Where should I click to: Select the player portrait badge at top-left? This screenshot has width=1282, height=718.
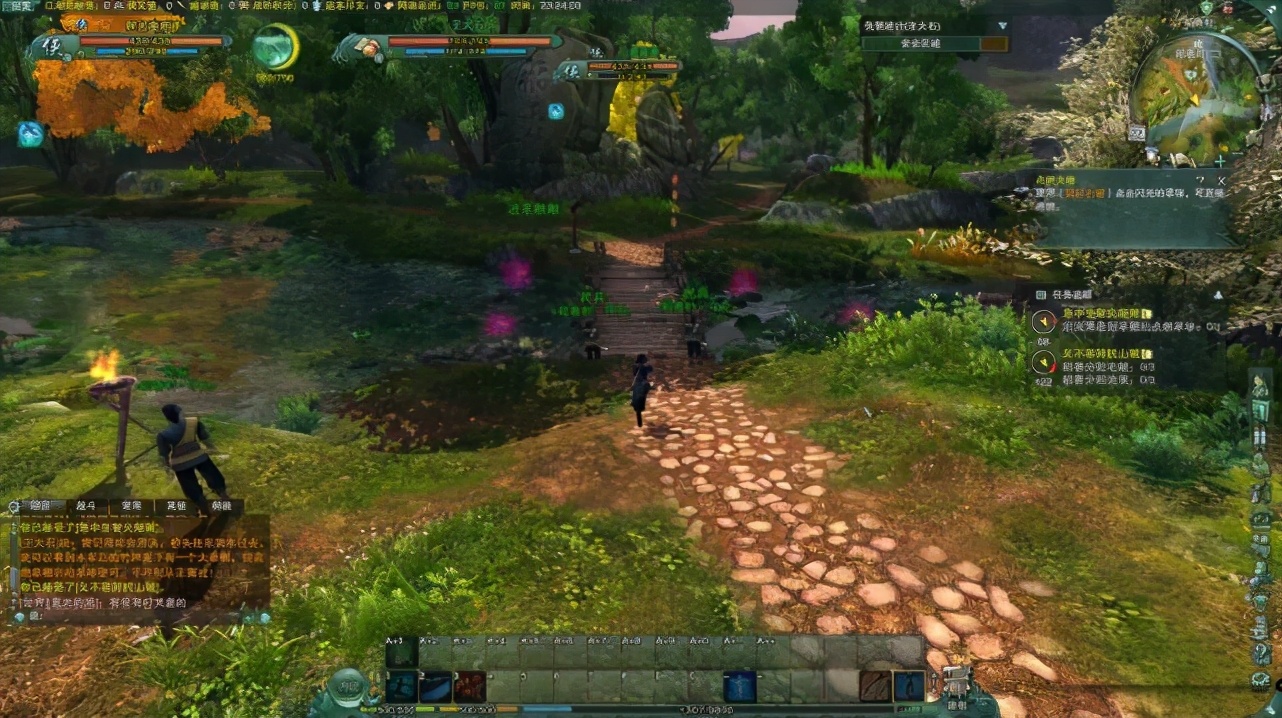tap(52, 46)
